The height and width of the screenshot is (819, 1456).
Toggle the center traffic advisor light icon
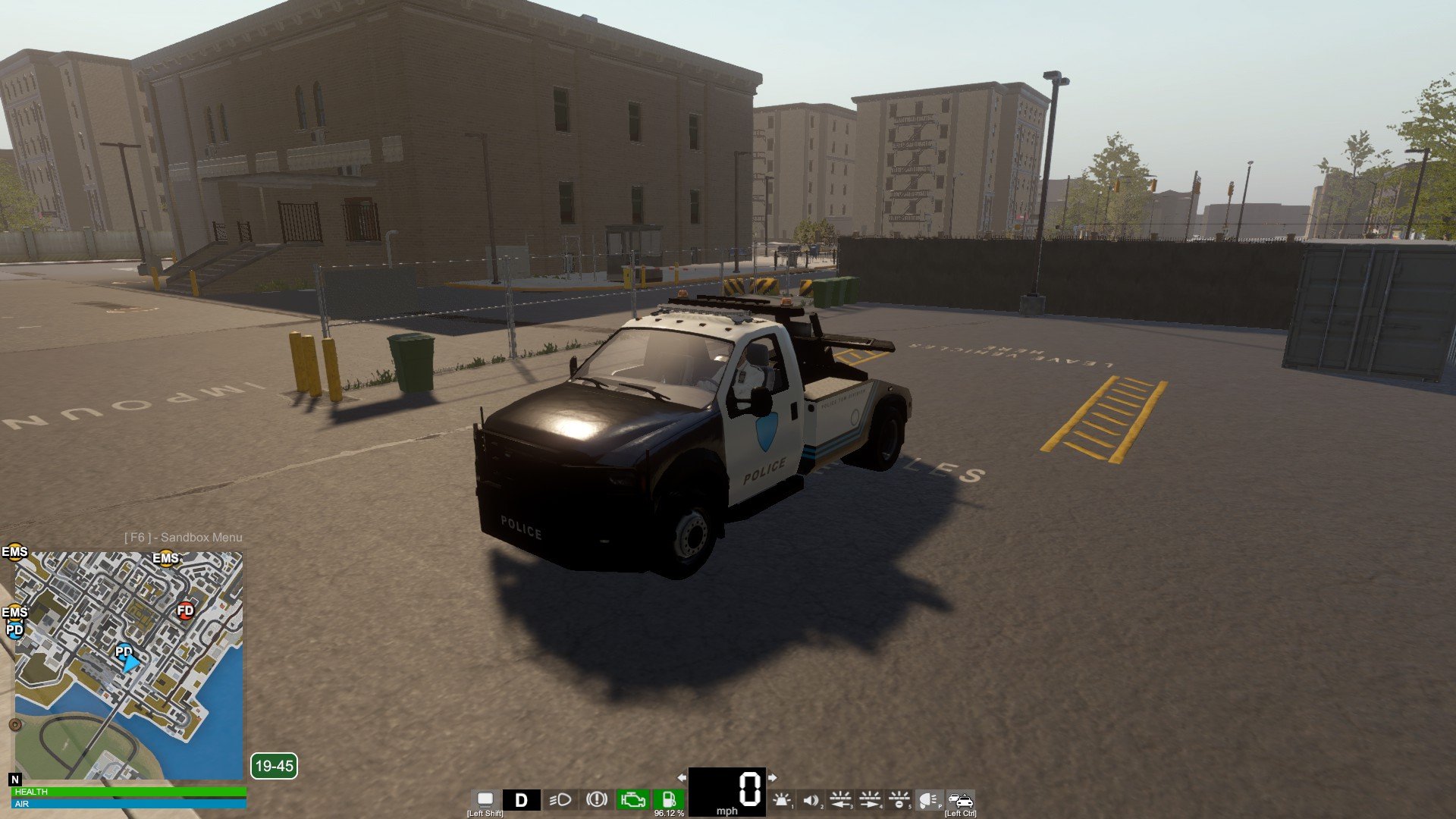click(899, 799)
